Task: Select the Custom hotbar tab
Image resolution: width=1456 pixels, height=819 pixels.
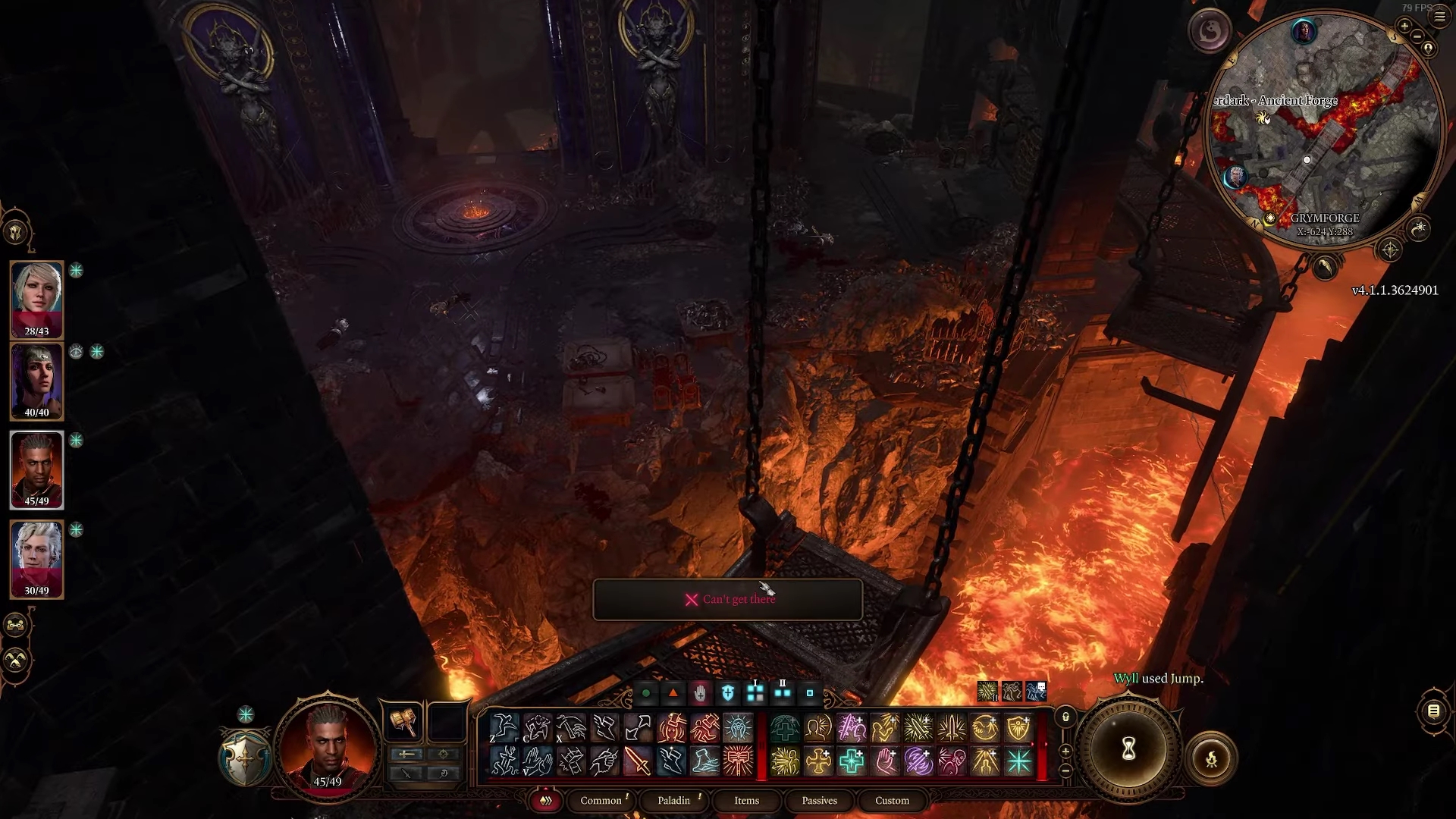Action: 892,800
